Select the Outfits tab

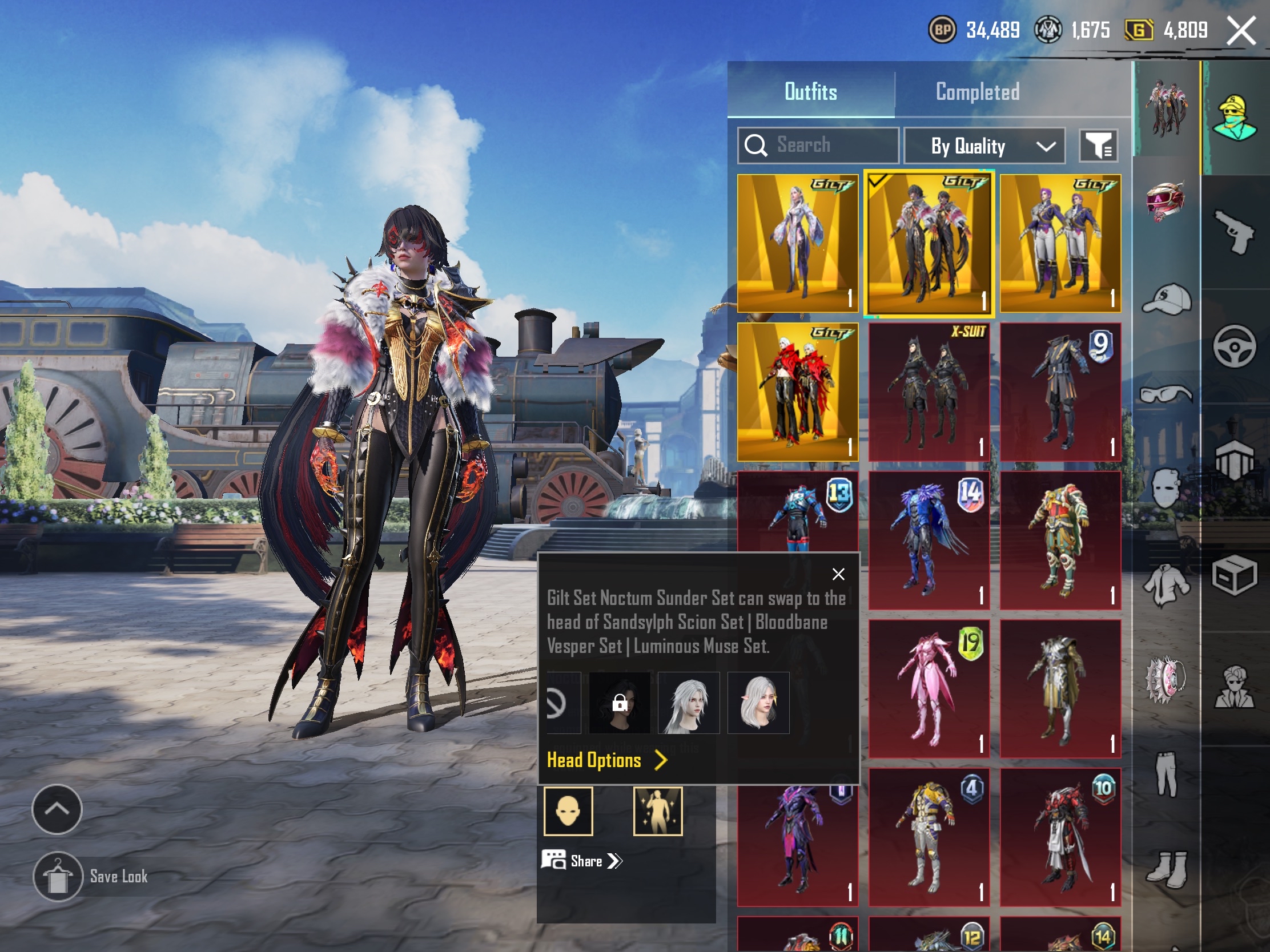pyautogui.click(x=810, y=92)
